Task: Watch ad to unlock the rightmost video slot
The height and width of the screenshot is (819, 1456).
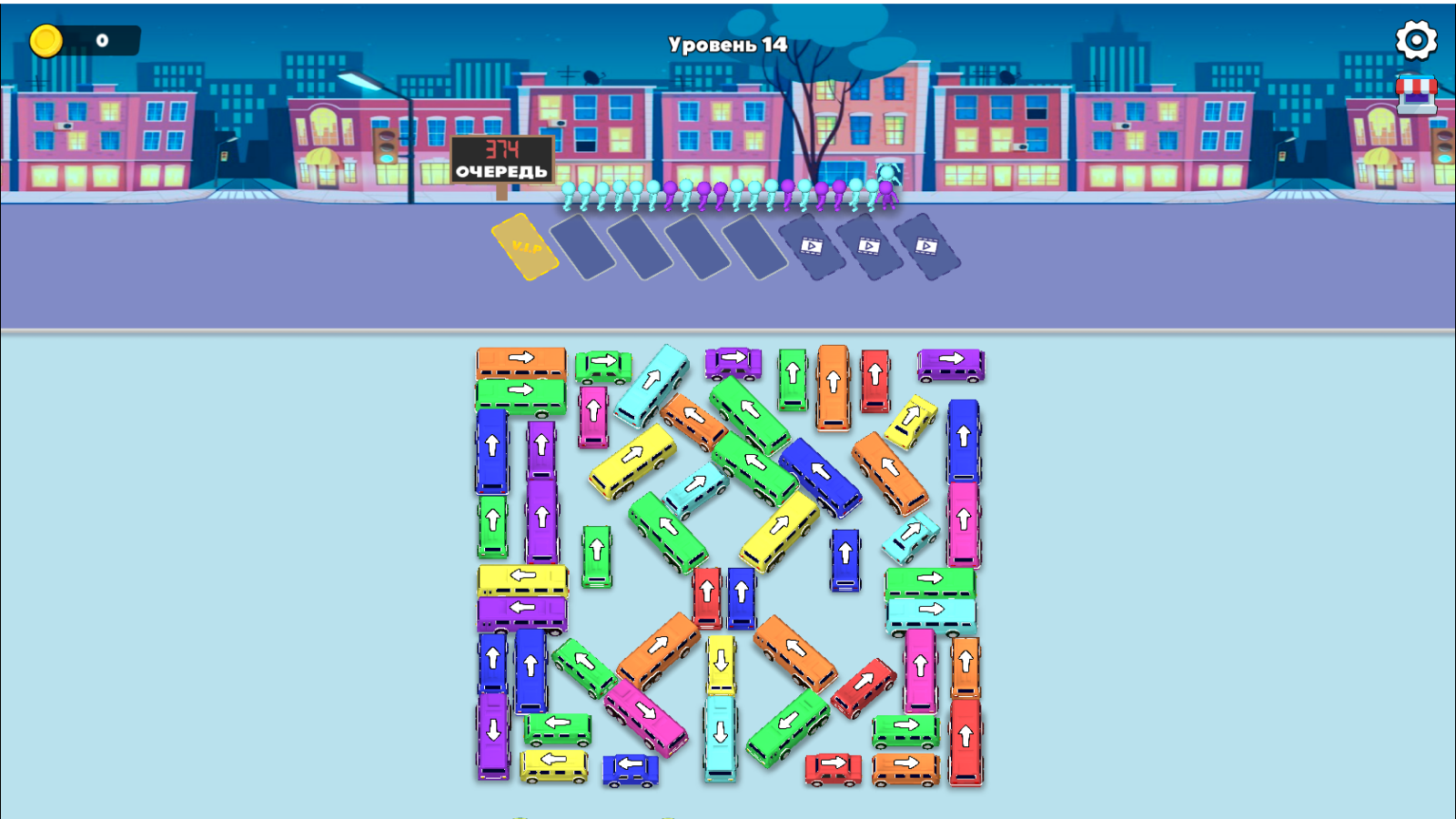Action: coord(930,248)
